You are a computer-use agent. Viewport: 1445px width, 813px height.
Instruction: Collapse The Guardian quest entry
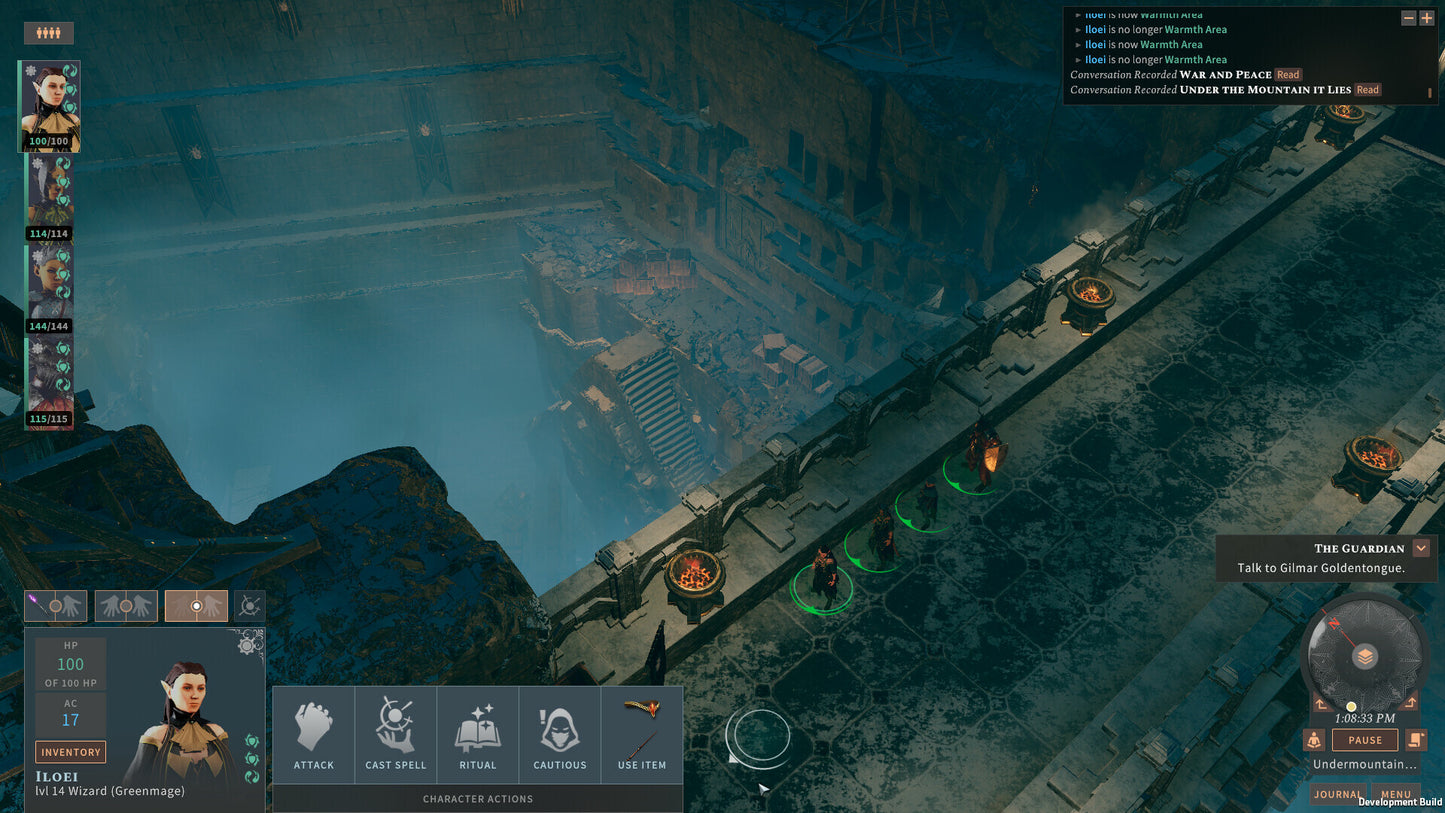click(x=1422, y=548)
